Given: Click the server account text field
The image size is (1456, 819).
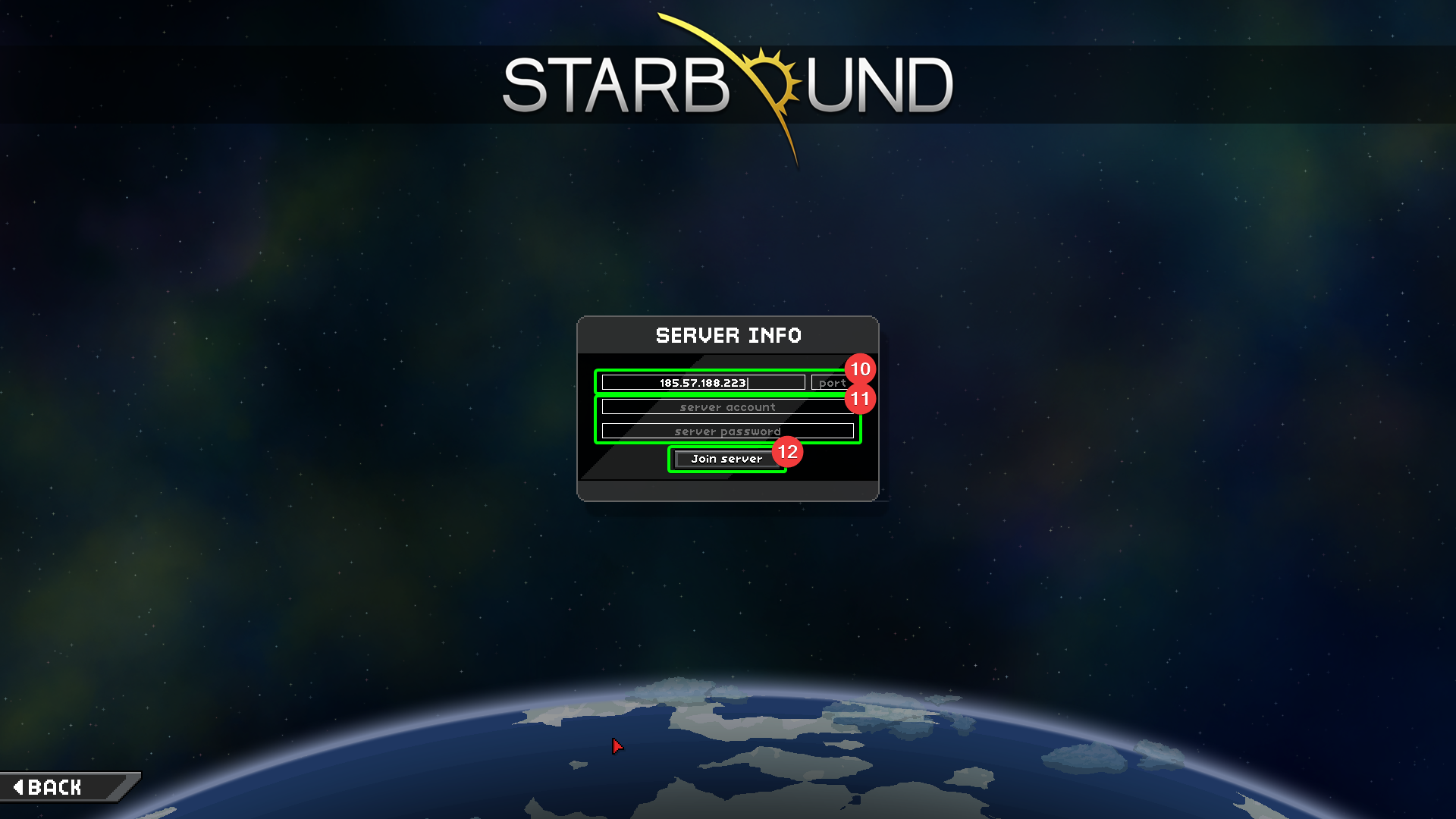Looking at the screenshot, I should [727, 406].
